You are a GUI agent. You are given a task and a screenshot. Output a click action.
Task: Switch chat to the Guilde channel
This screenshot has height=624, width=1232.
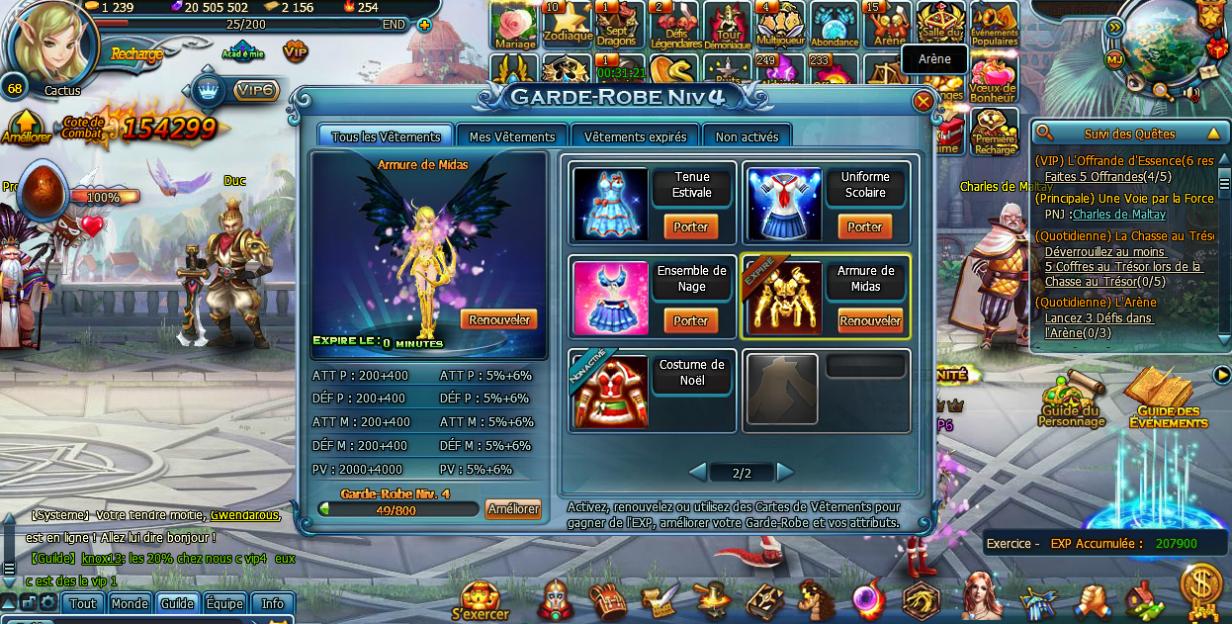click(177, 603)
